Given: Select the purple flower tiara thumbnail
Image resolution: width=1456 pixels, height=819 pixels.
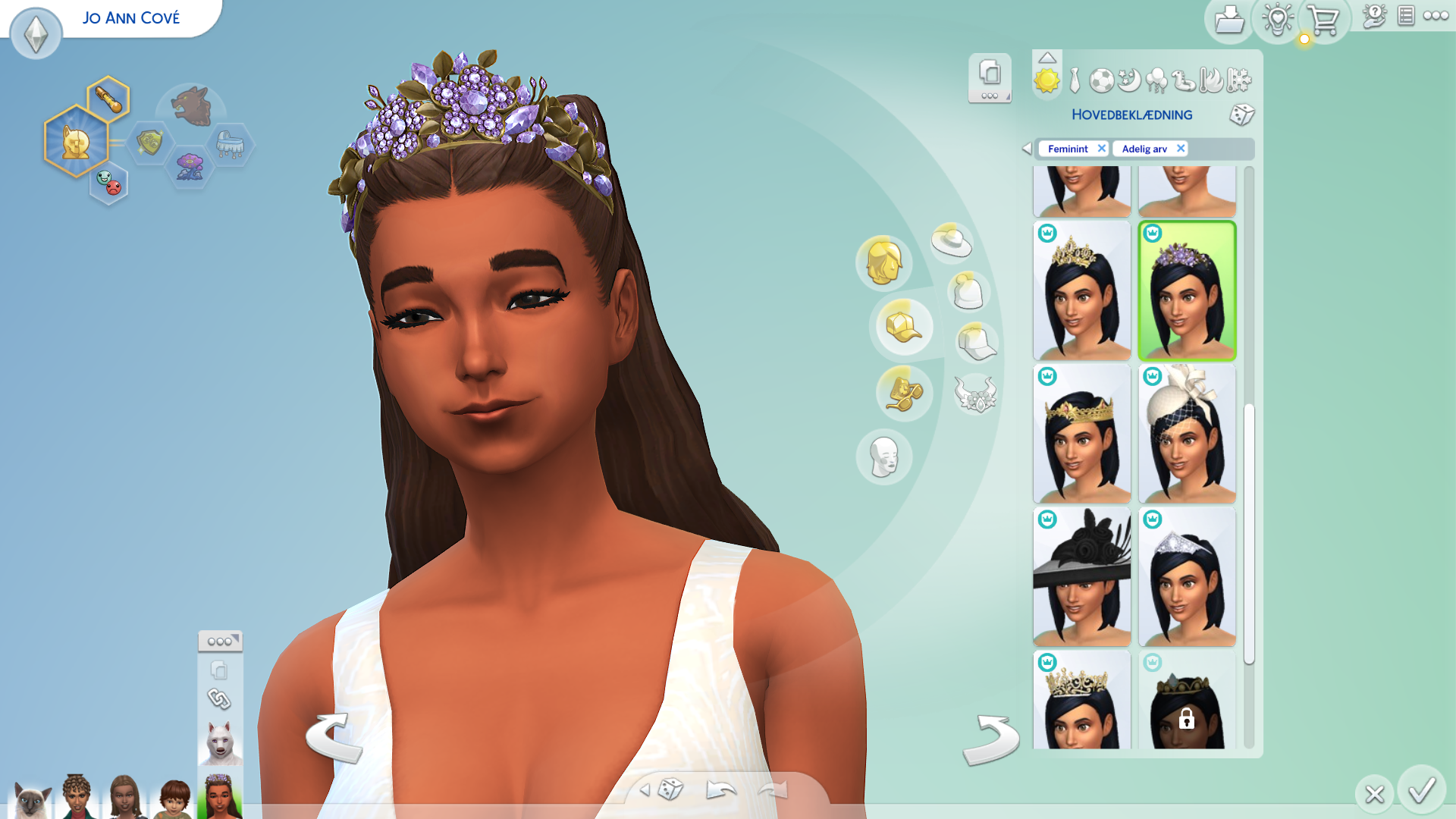Looking at the screenshot, I should pyautogui.click(x=1187, y=291).
